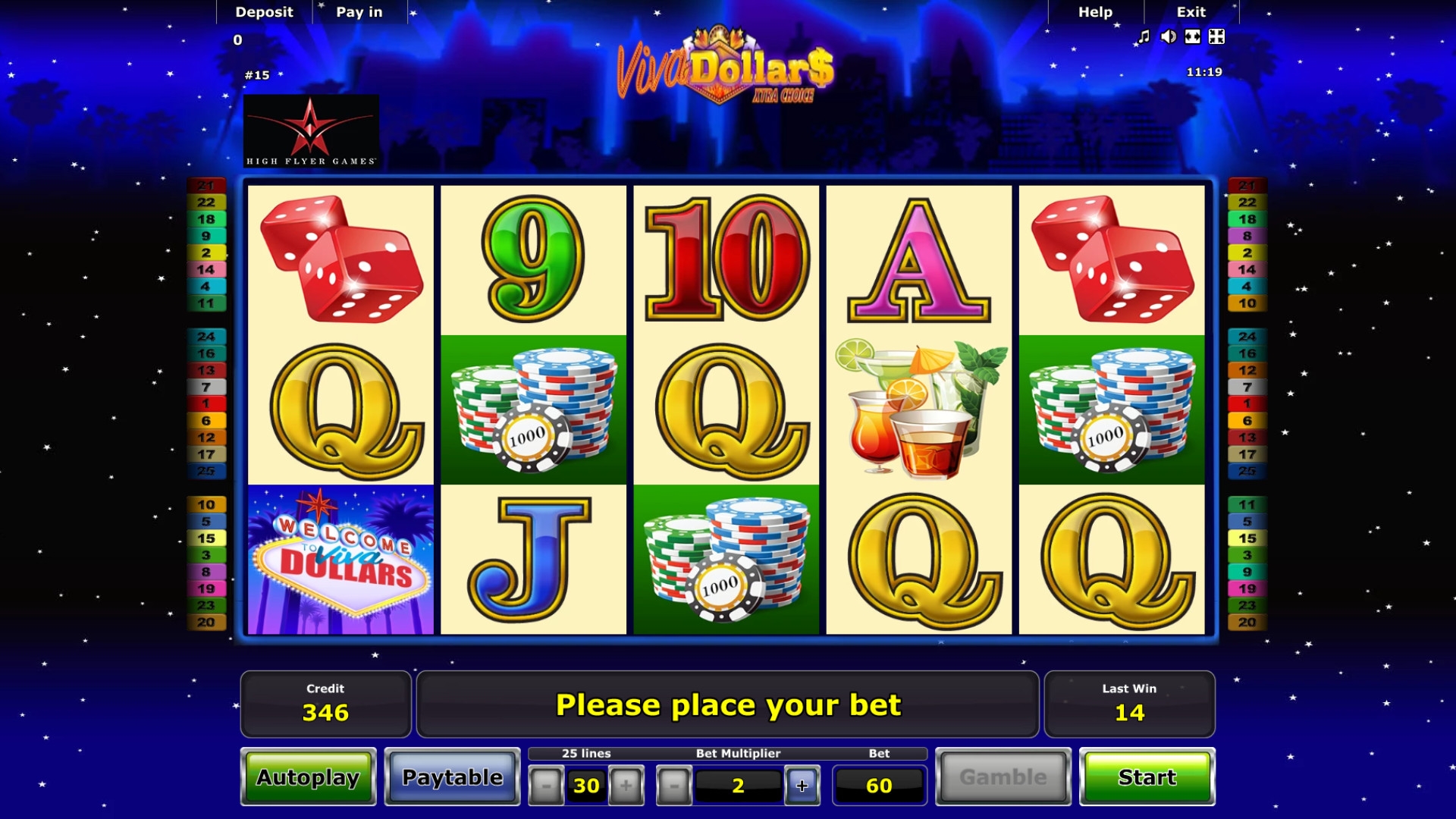Enable Autoplay mode

308,777
